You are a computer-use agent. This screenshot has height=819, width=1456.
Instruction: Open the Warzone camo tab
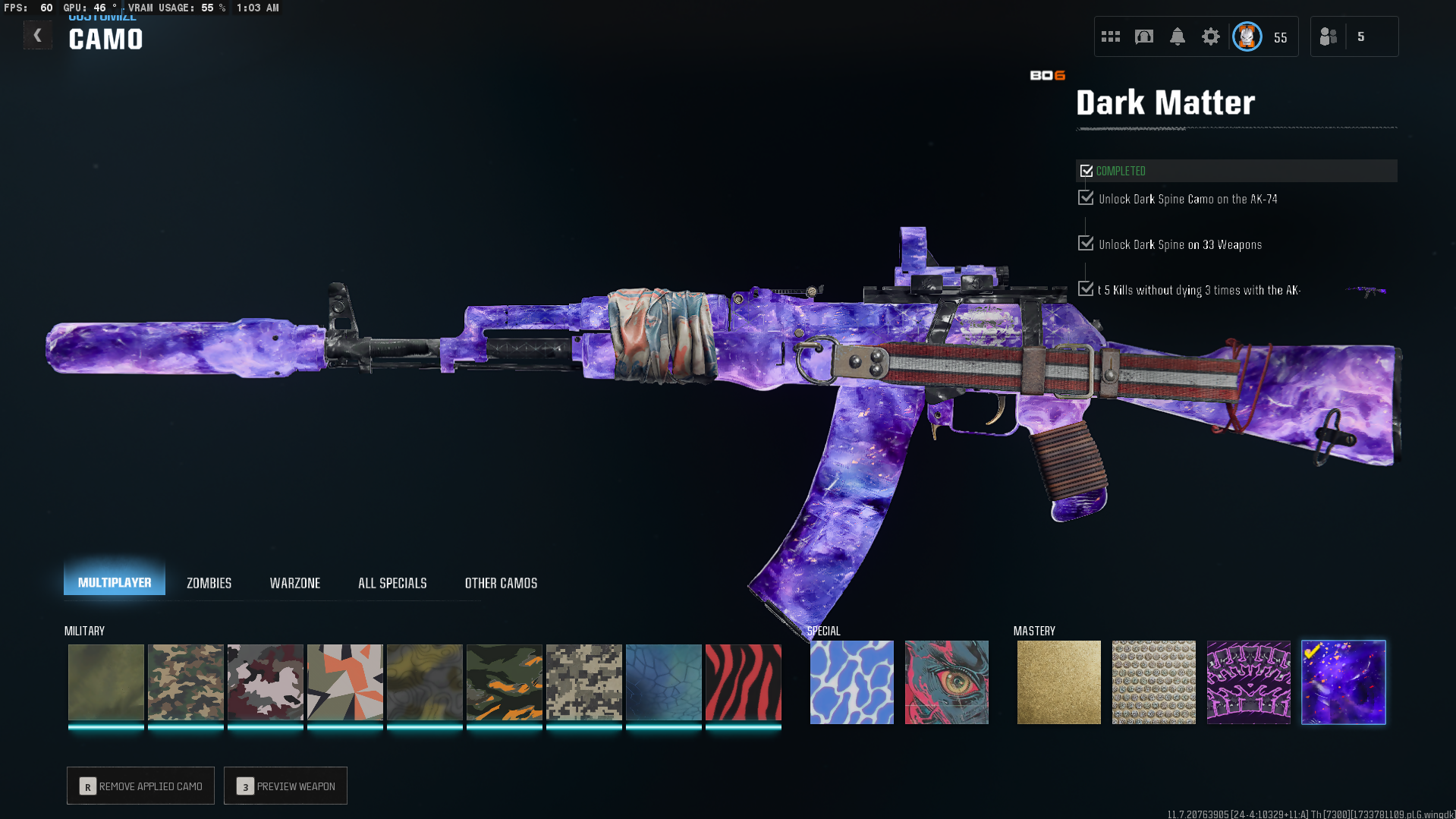[x=295, y=583]
